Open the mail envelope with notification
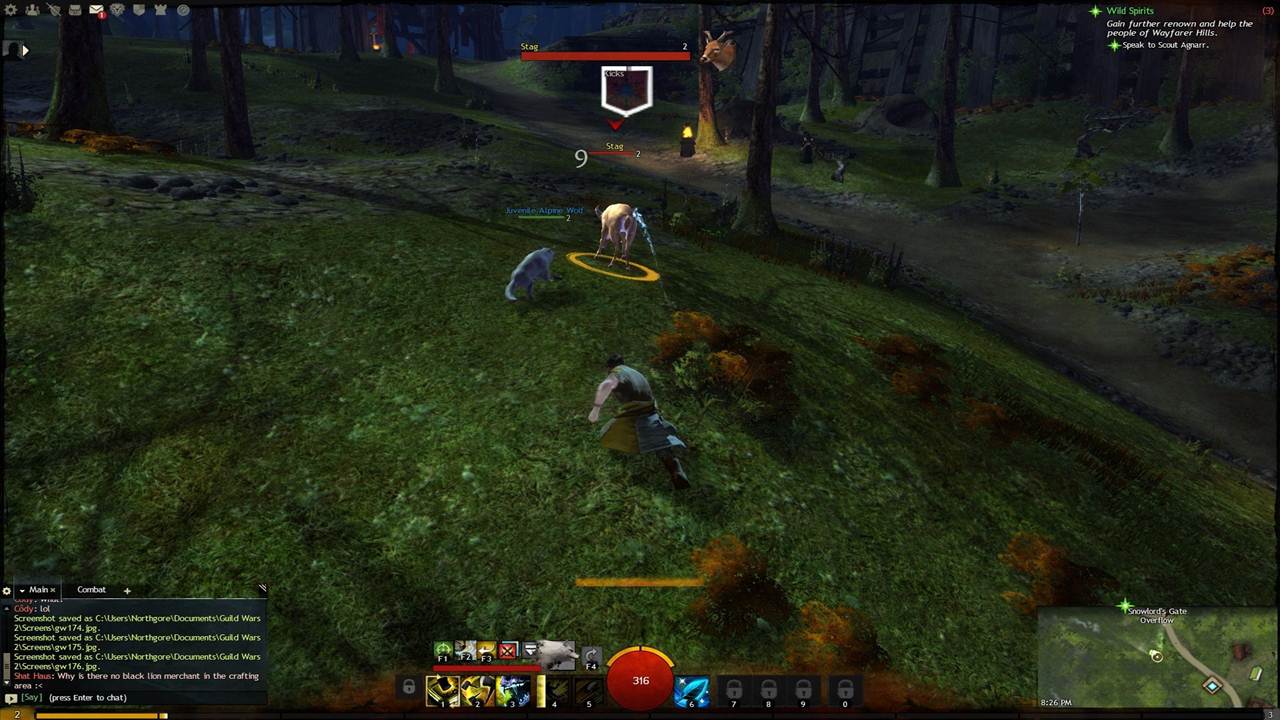The width and height of the screenshot is (1280, 720). point(97,10)
